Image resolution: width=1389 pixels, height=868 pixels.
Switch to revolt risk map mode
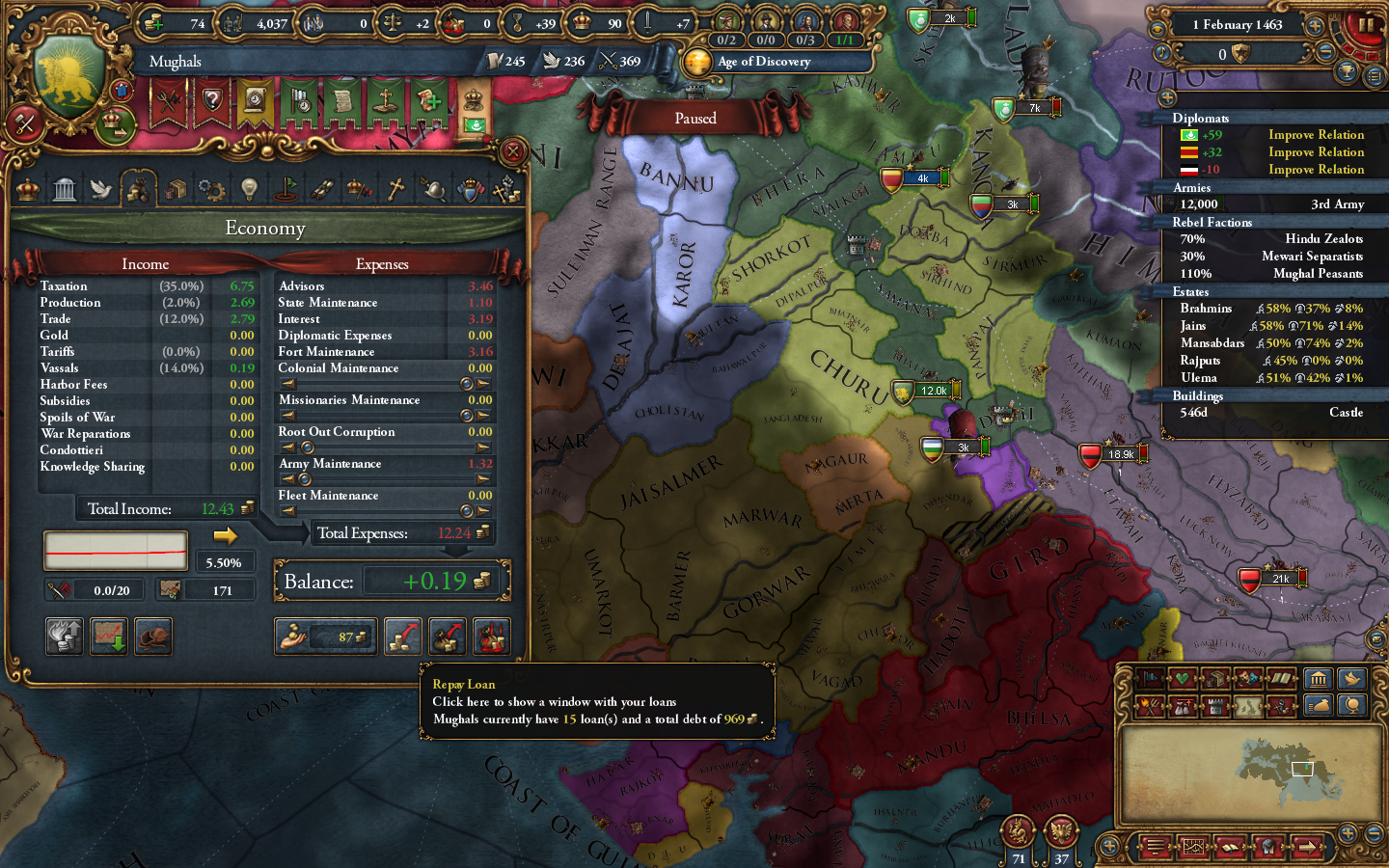[x=1150, y=706]
